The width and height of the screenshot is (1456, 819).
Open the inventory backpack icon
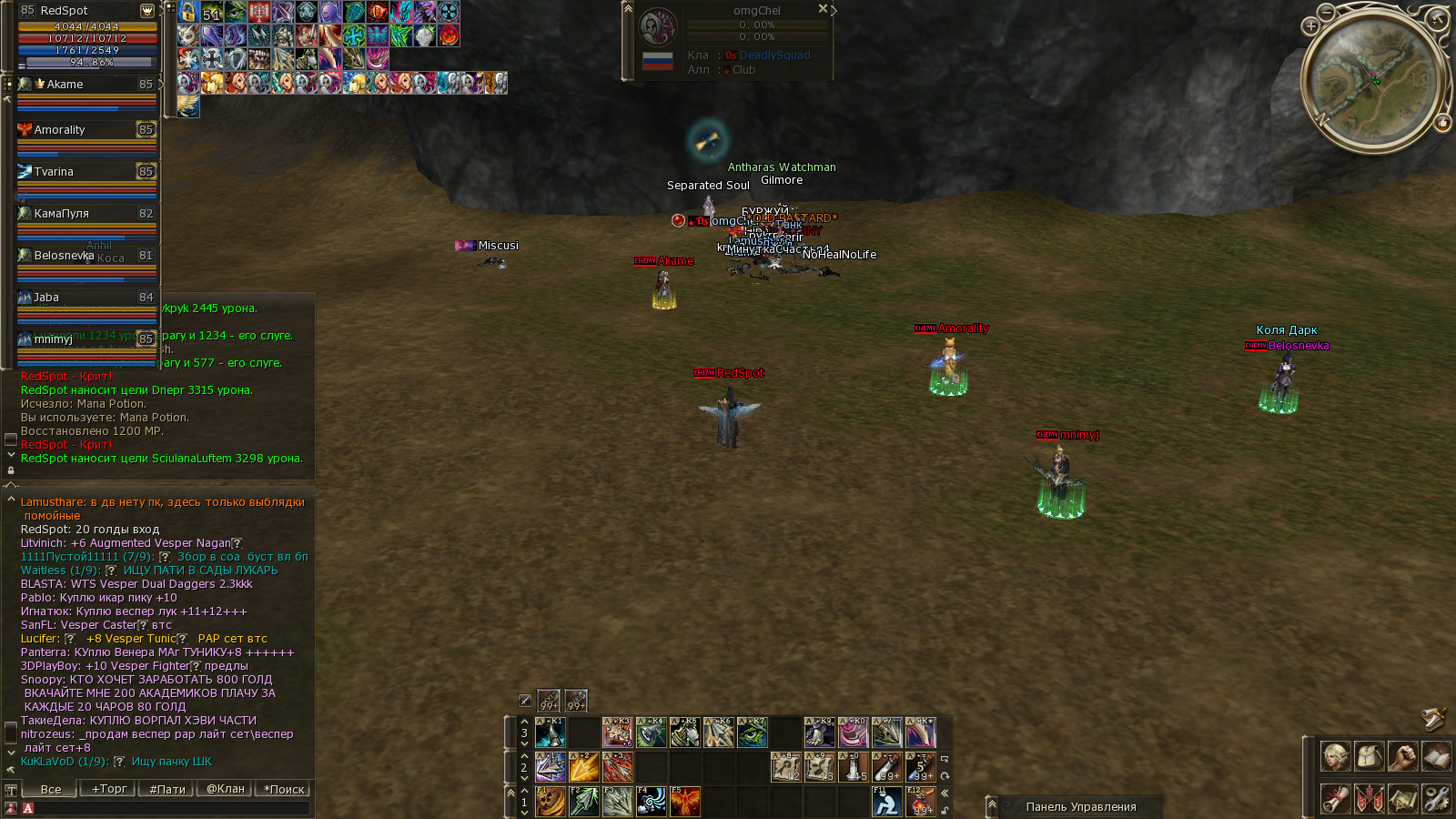(1369, 756)
